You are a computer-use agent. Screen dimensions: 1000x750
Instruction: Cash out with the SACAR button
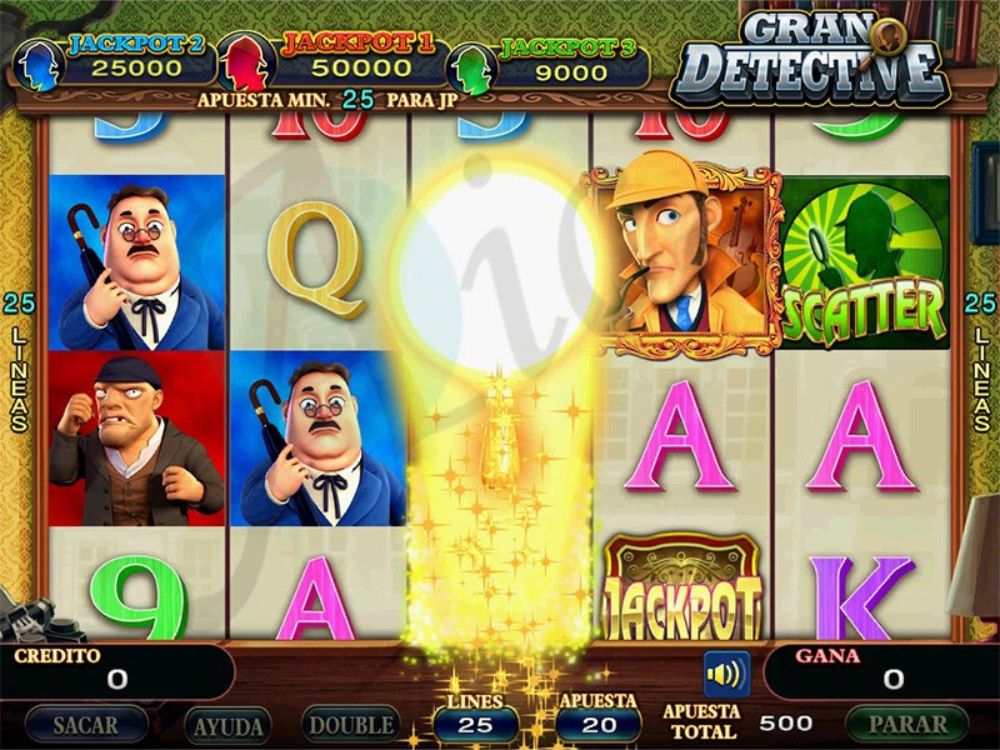(86, 724)
